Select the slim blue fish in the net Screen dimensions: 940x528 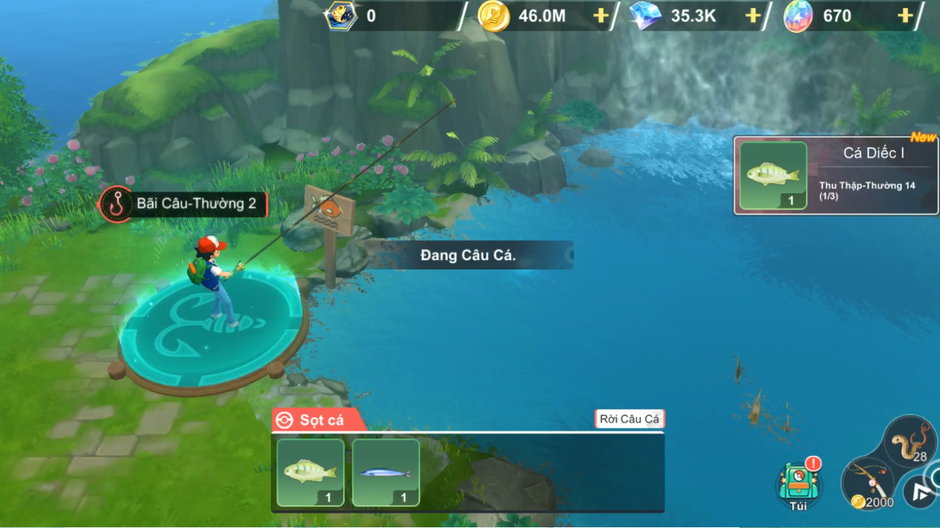click(386, 472)
